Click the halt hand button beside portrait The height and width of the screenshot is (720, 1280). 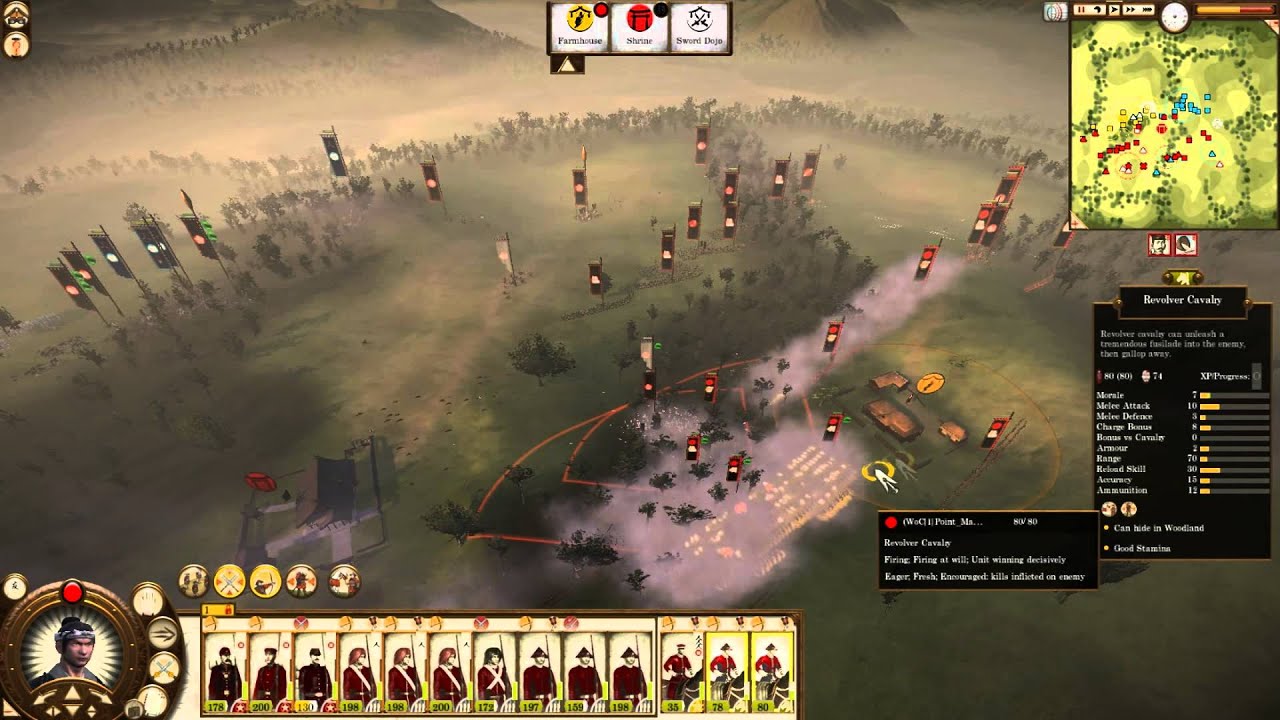[148, 601]
